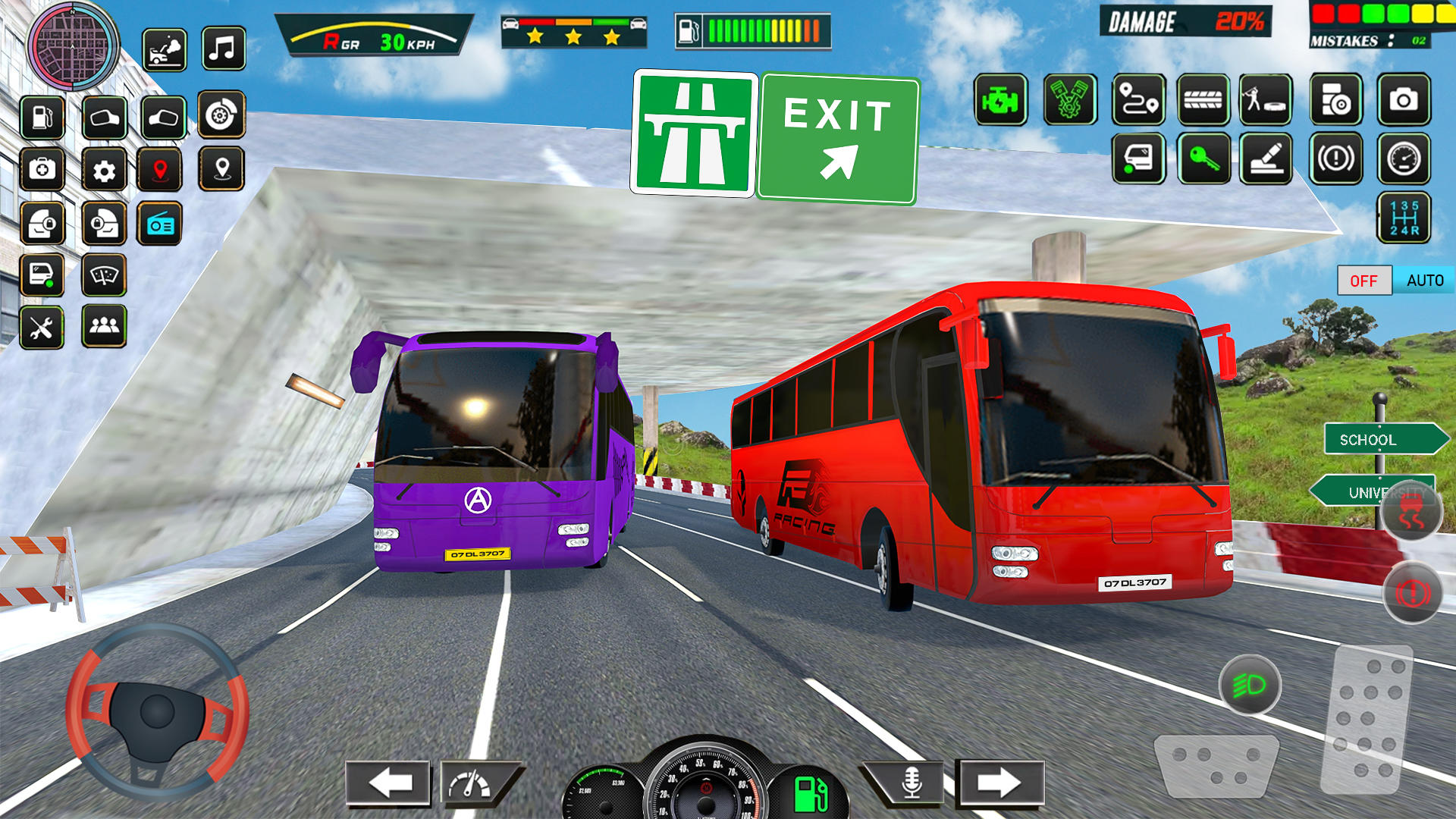Viewport: 1456px width, 819px height.
Task: Open the passengers icon
Action: click(104, 328)
